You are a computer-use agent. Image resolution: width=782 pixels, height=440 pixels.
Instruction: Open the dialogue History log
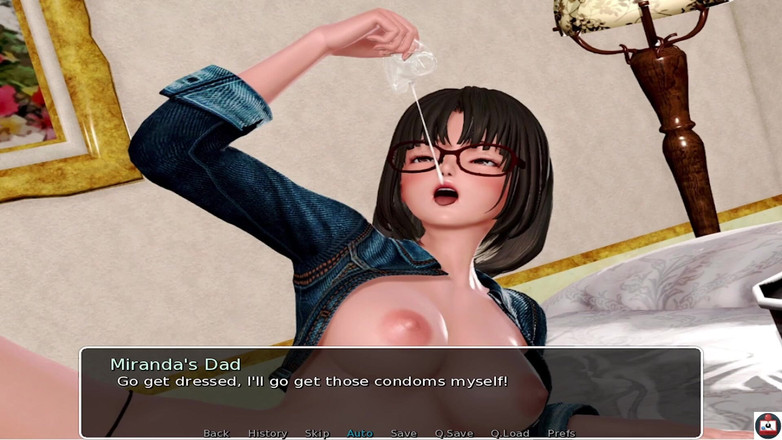[267, 433]
